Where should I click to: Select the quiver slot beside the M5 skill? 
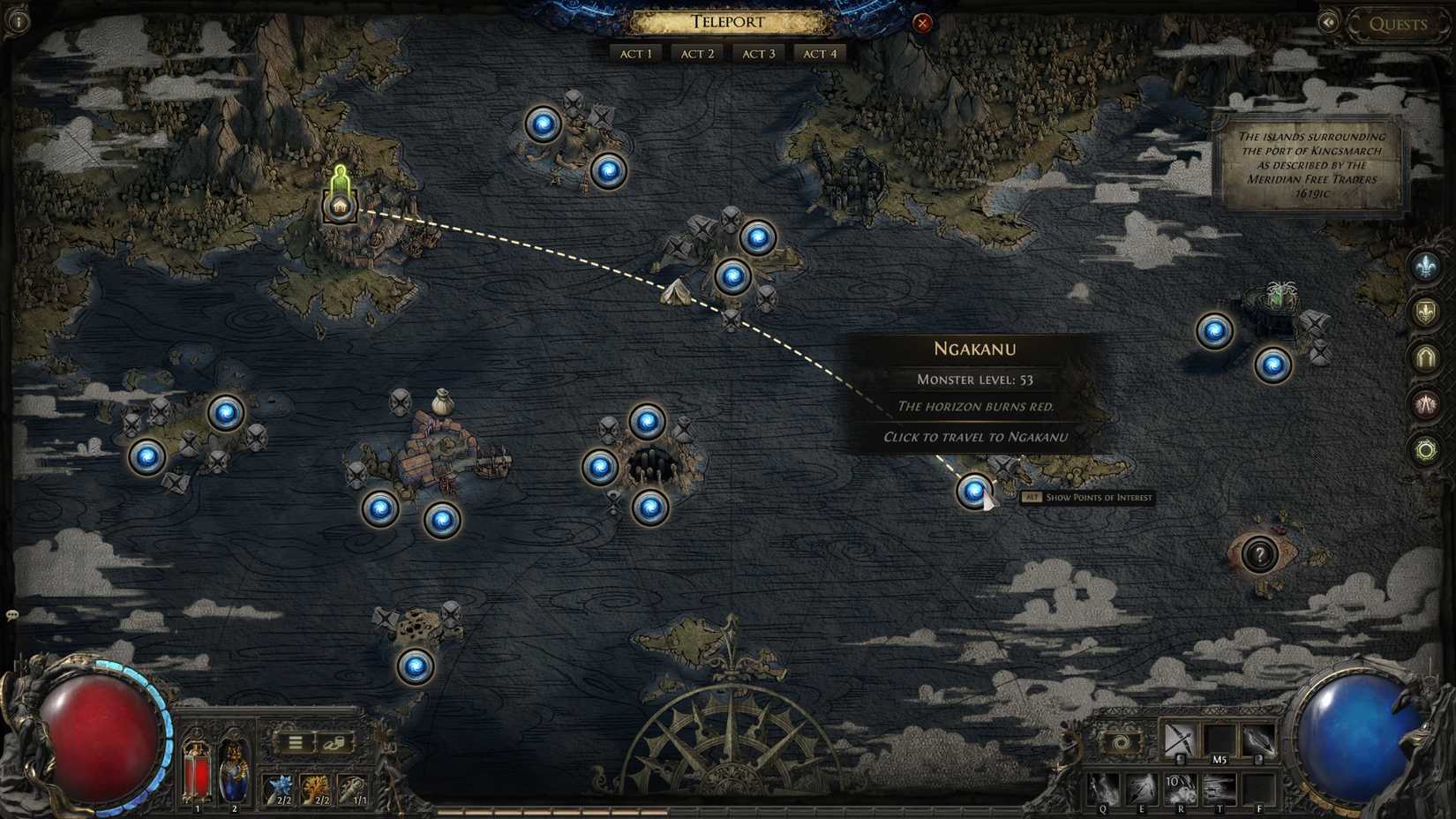coord(1259,740)
